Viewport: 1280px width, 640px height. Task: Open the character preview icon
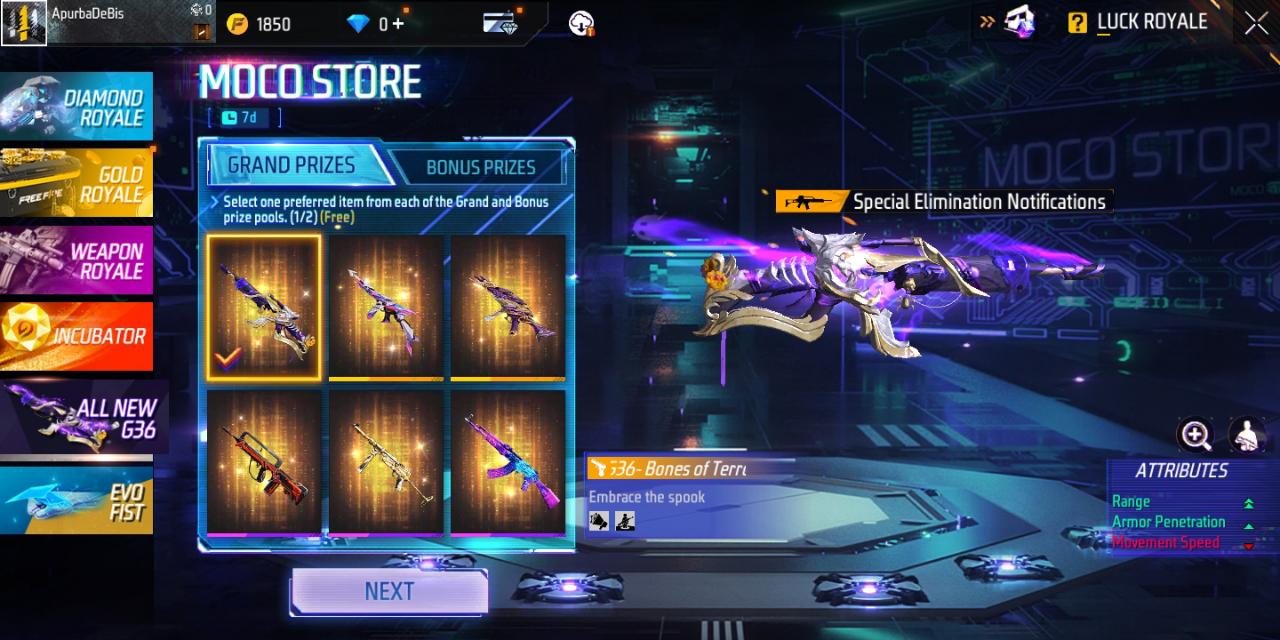(1246, 434)
